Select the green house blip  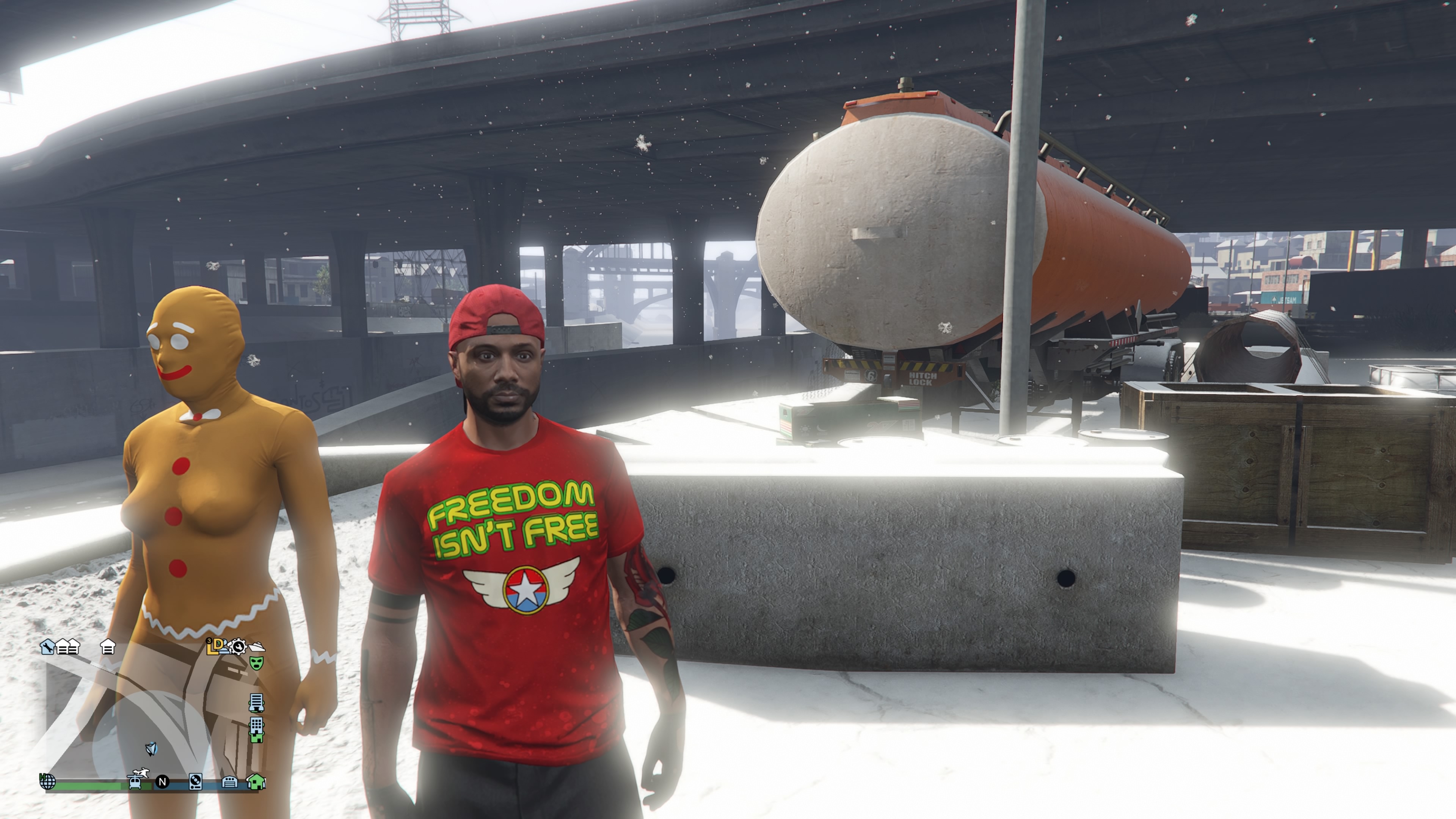256,782
